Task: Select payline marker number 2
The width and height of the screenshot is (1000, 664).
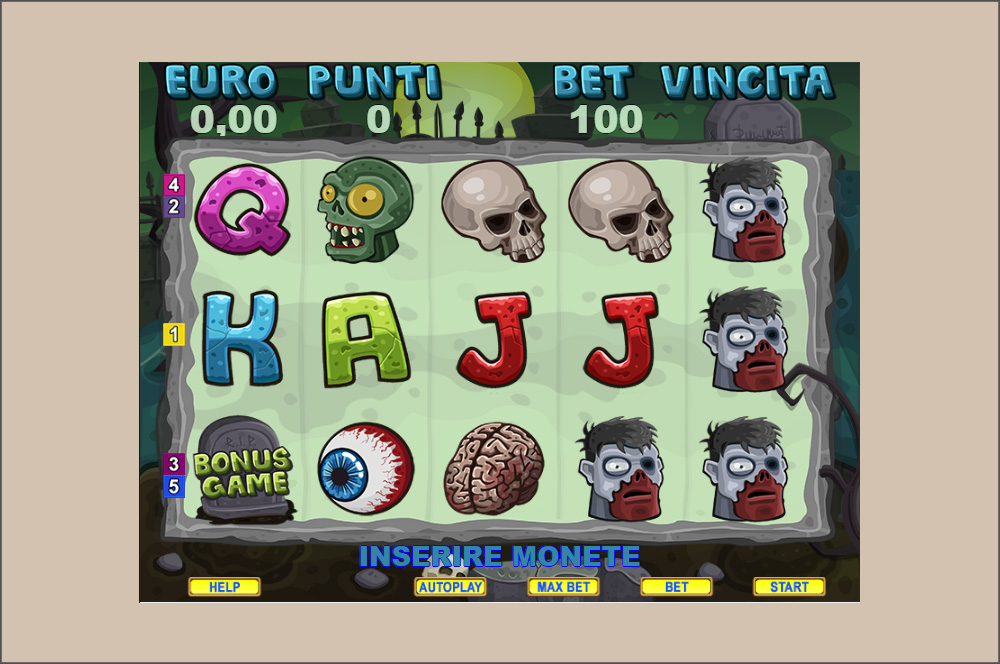Action: coord(174,207)
